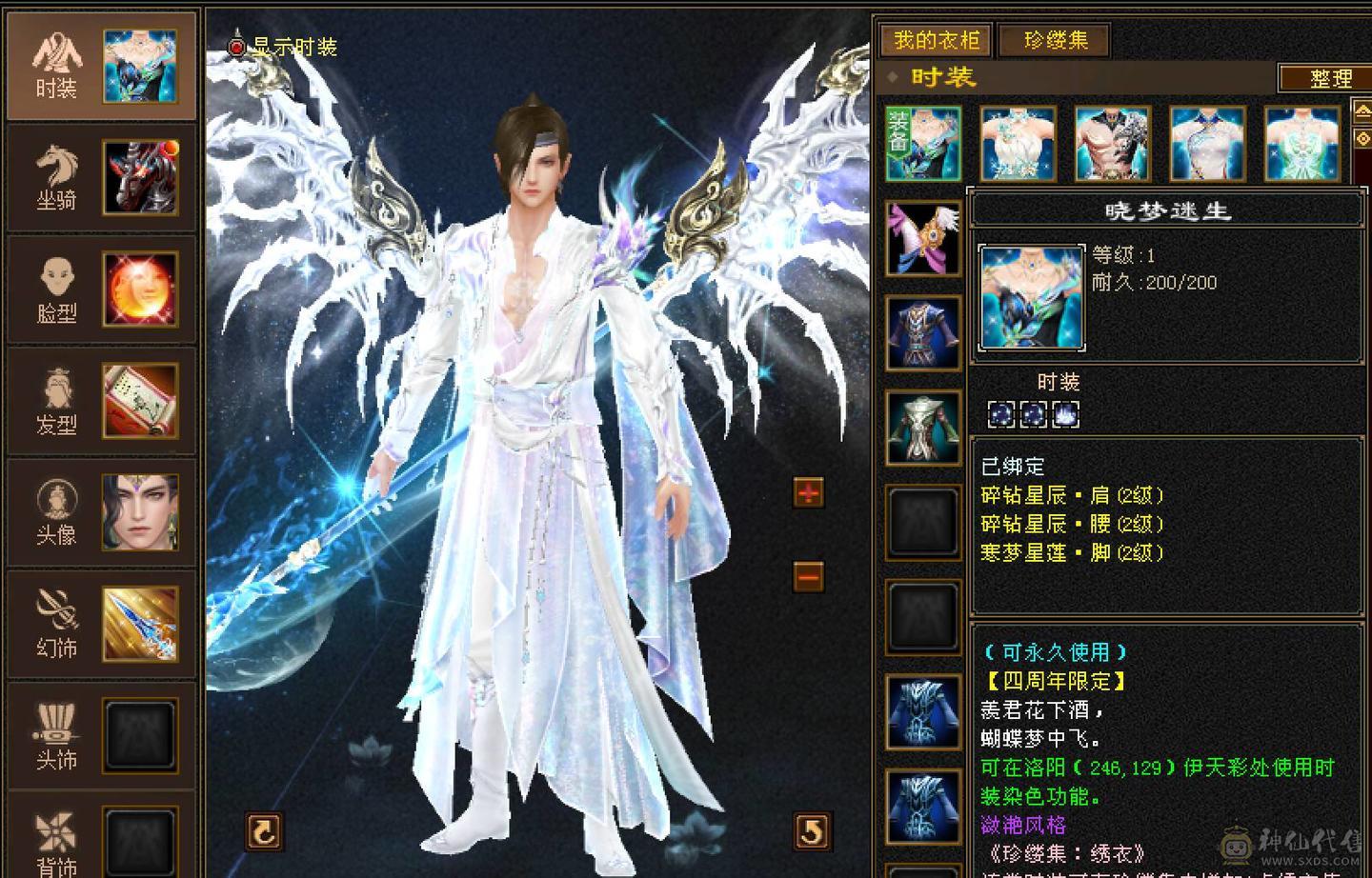Viewport: 1372px width, 878px height.
Task: Switch to the 珍缕集 tab
Action: click(x=1053, y=41)
